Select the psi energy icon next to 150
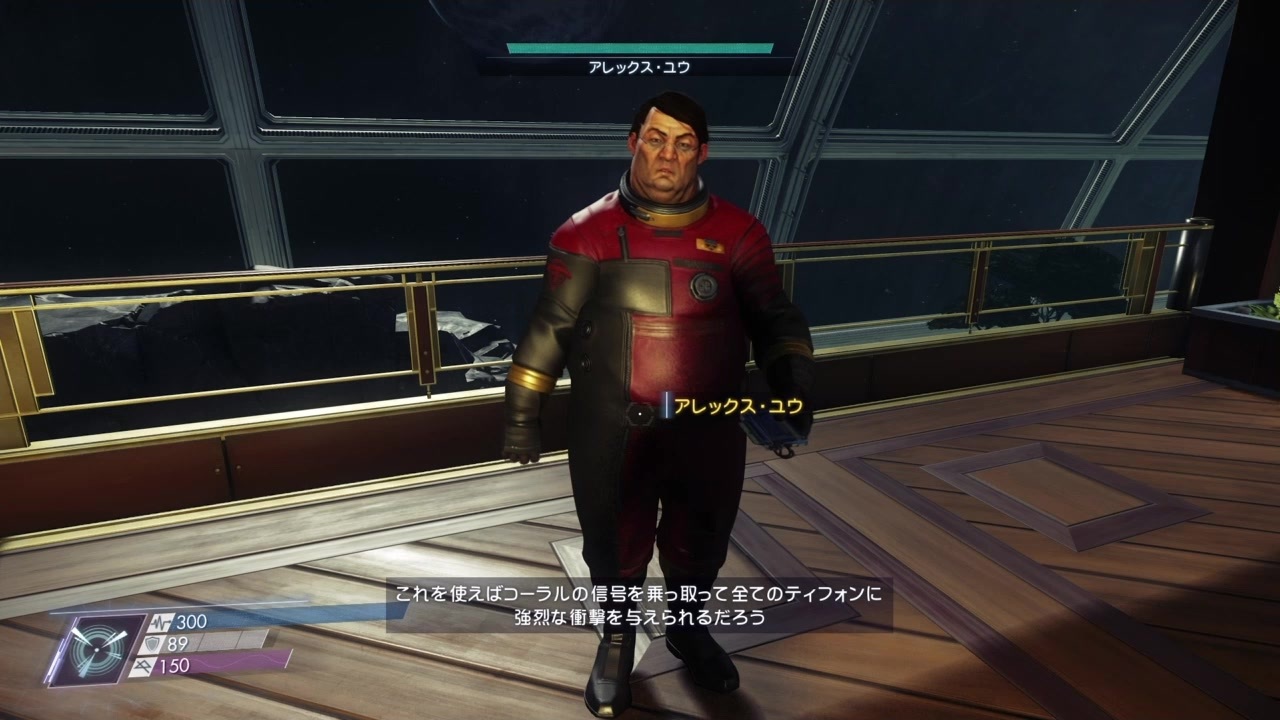Screen dimensions: 1280x720 point(144,666)
